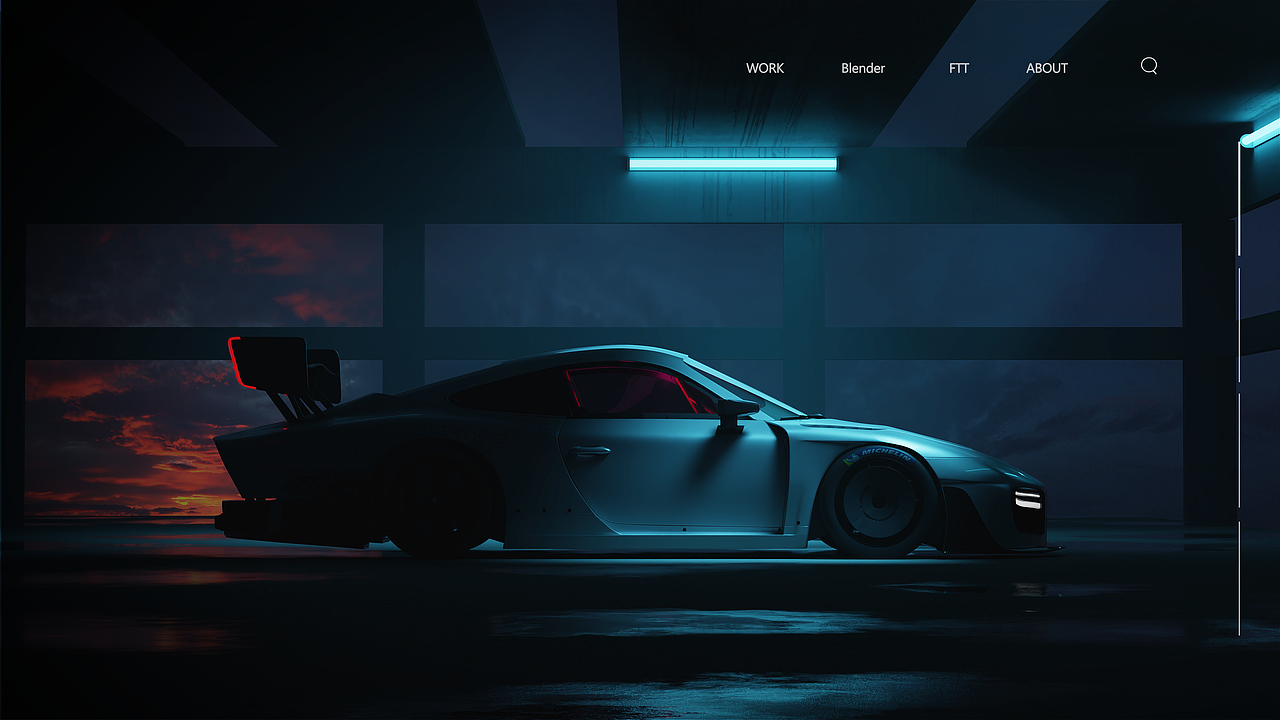The width and height of the screenshot is (1280, 720).
Task: Select the FTT menu item
Action: [959, 68]
